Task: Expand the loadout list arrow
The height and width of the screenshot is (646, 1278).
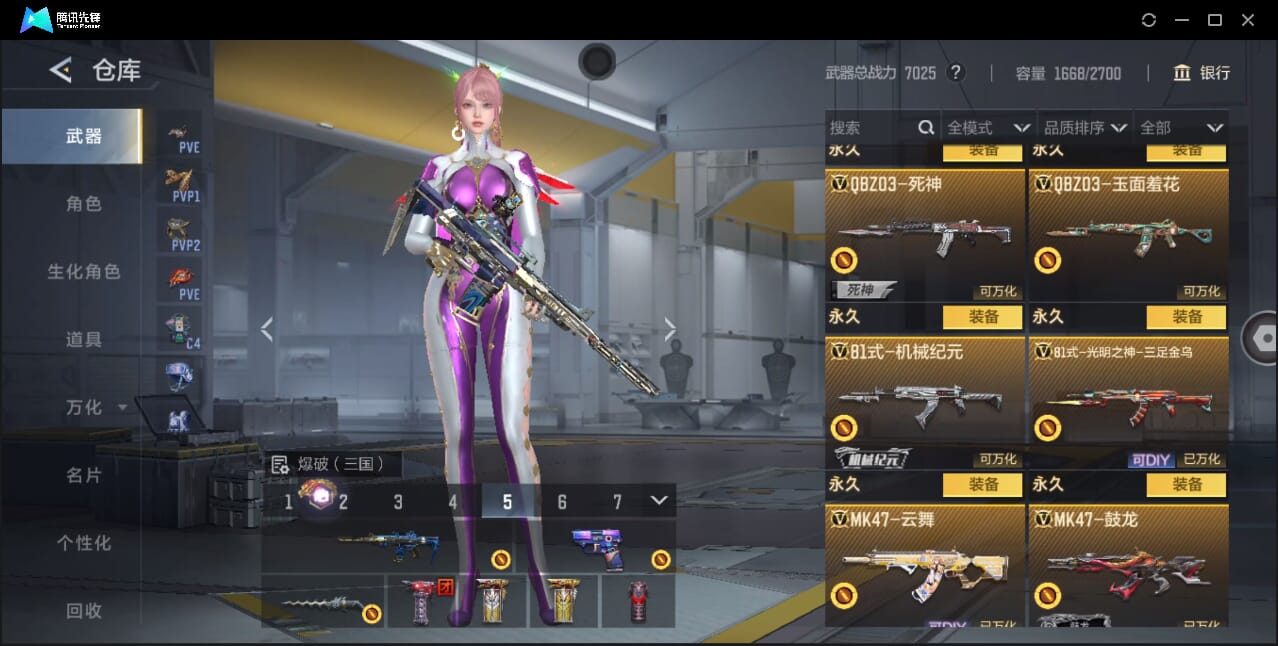Action: tap(658, 500)
